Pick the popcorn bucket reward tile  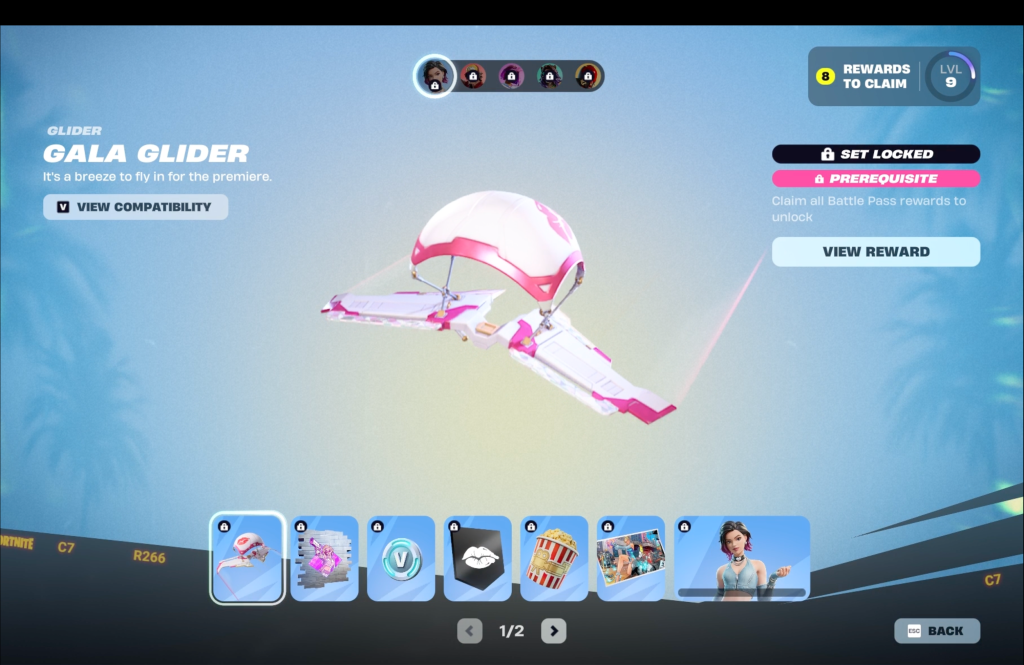(554, 558)
